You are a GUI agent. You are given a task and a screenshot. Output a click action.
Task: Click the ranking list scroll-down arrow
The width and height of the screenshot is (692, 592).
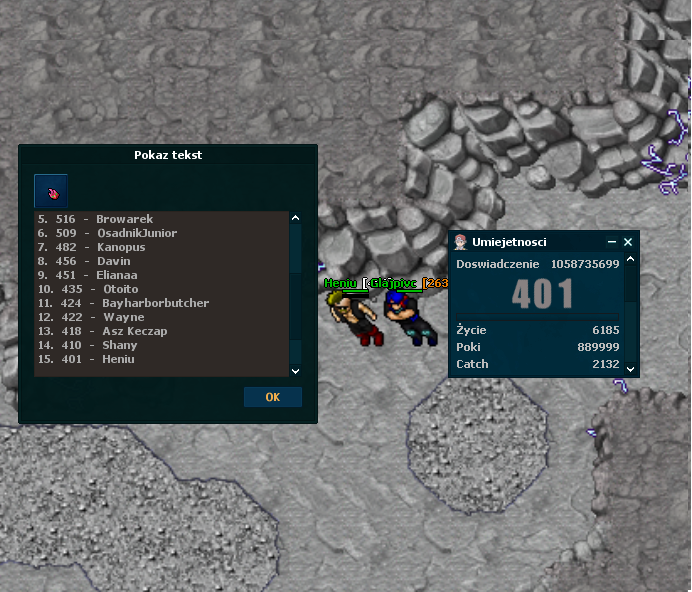pos(295,371)
